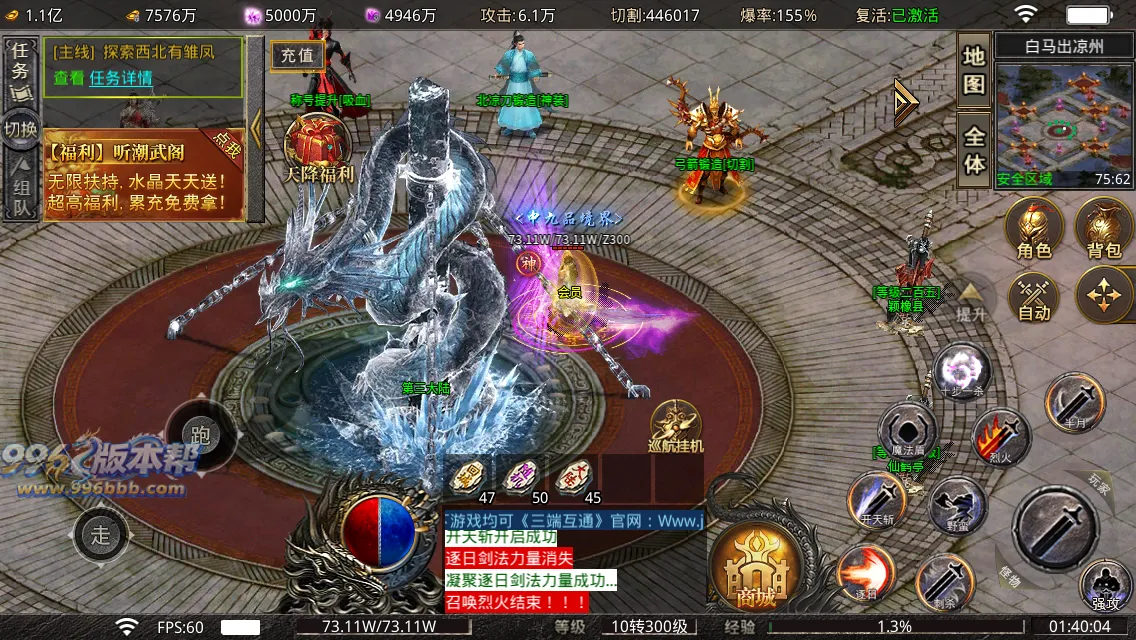Claim the 天降福利 gift box

317,146
